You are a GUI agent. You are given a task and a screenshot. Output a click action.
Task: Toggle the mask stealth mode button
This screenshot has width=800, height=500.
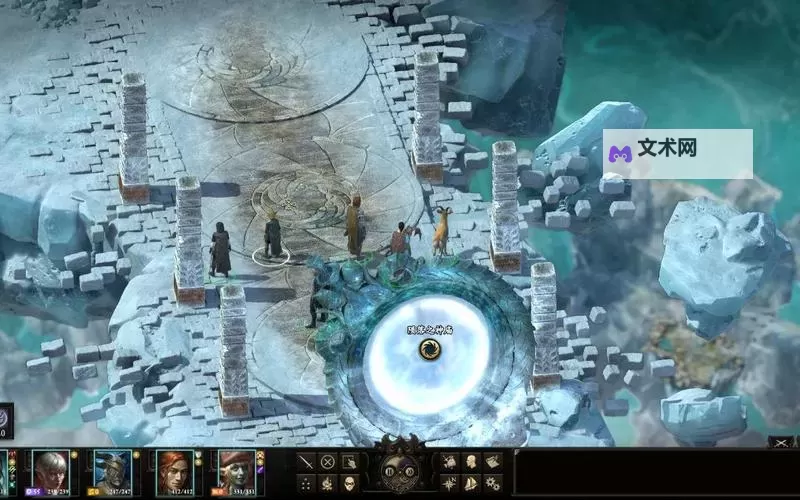click(x=349, y=484)
